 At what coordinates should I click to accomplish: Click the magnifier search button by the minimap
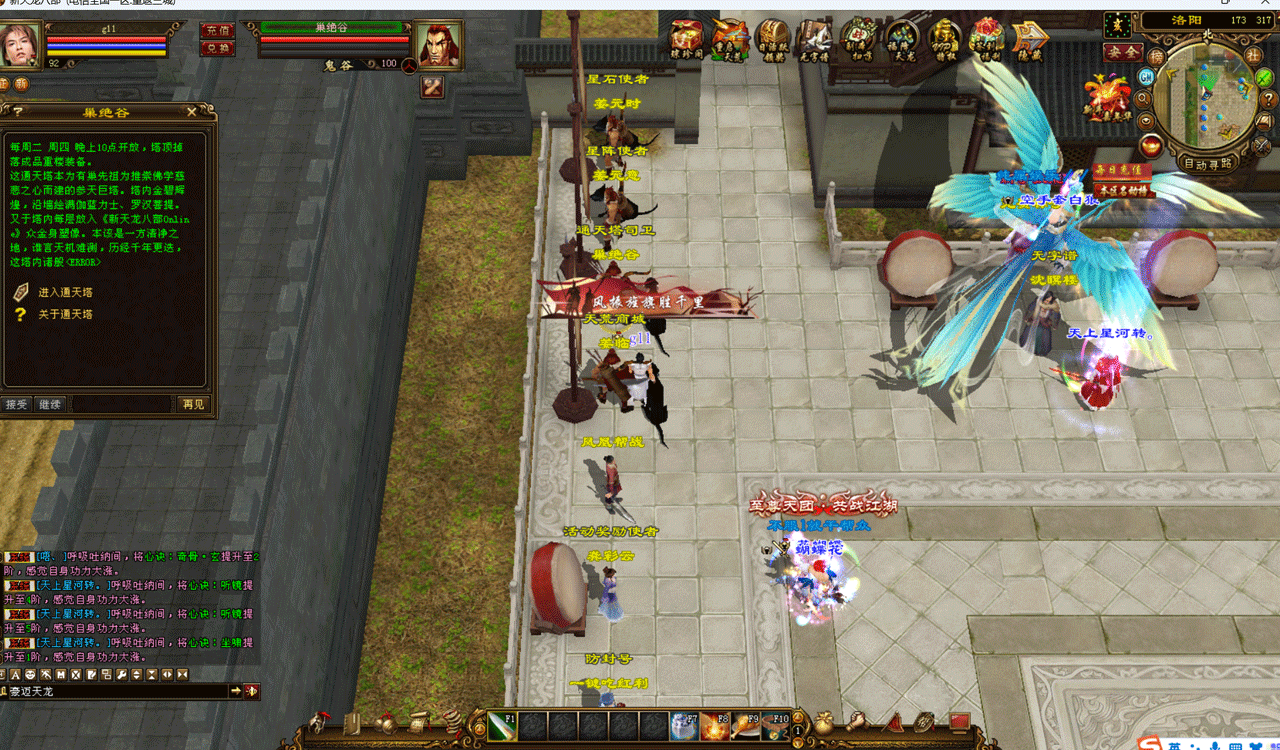click(x=1143, y=98)
